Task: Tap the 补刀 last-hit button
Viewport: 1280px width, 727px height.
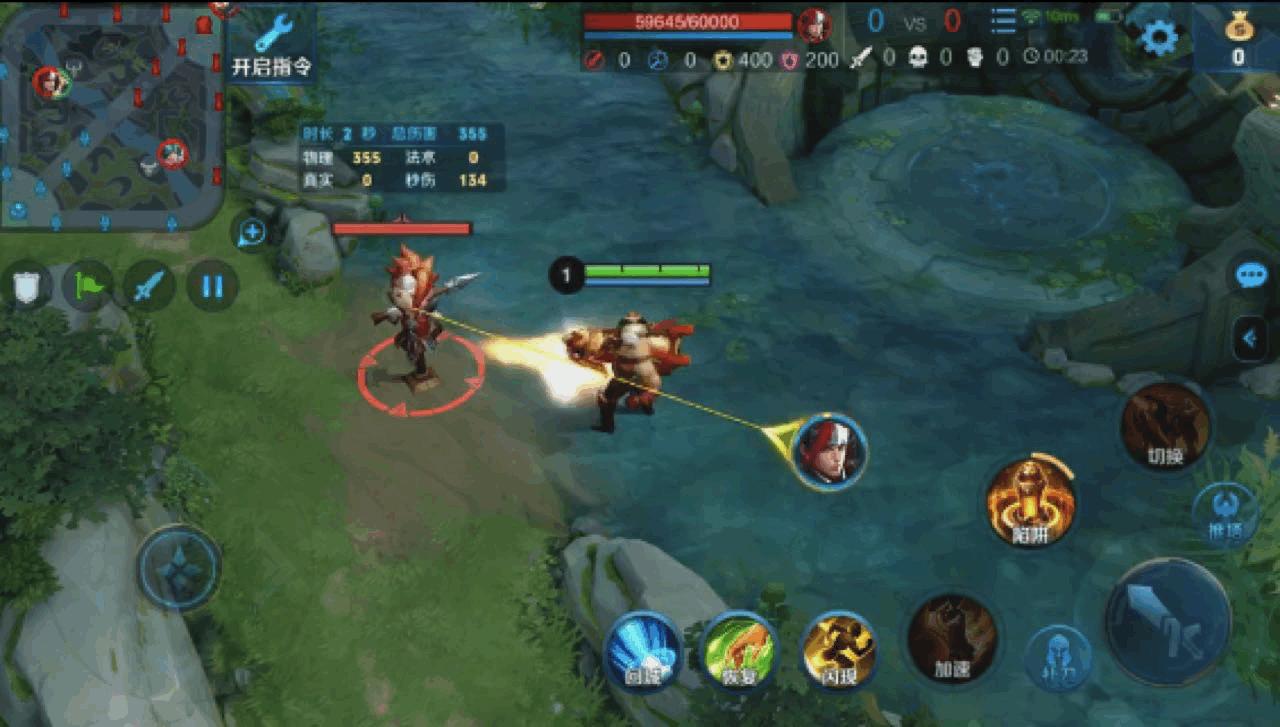Action: [1057, 657]
